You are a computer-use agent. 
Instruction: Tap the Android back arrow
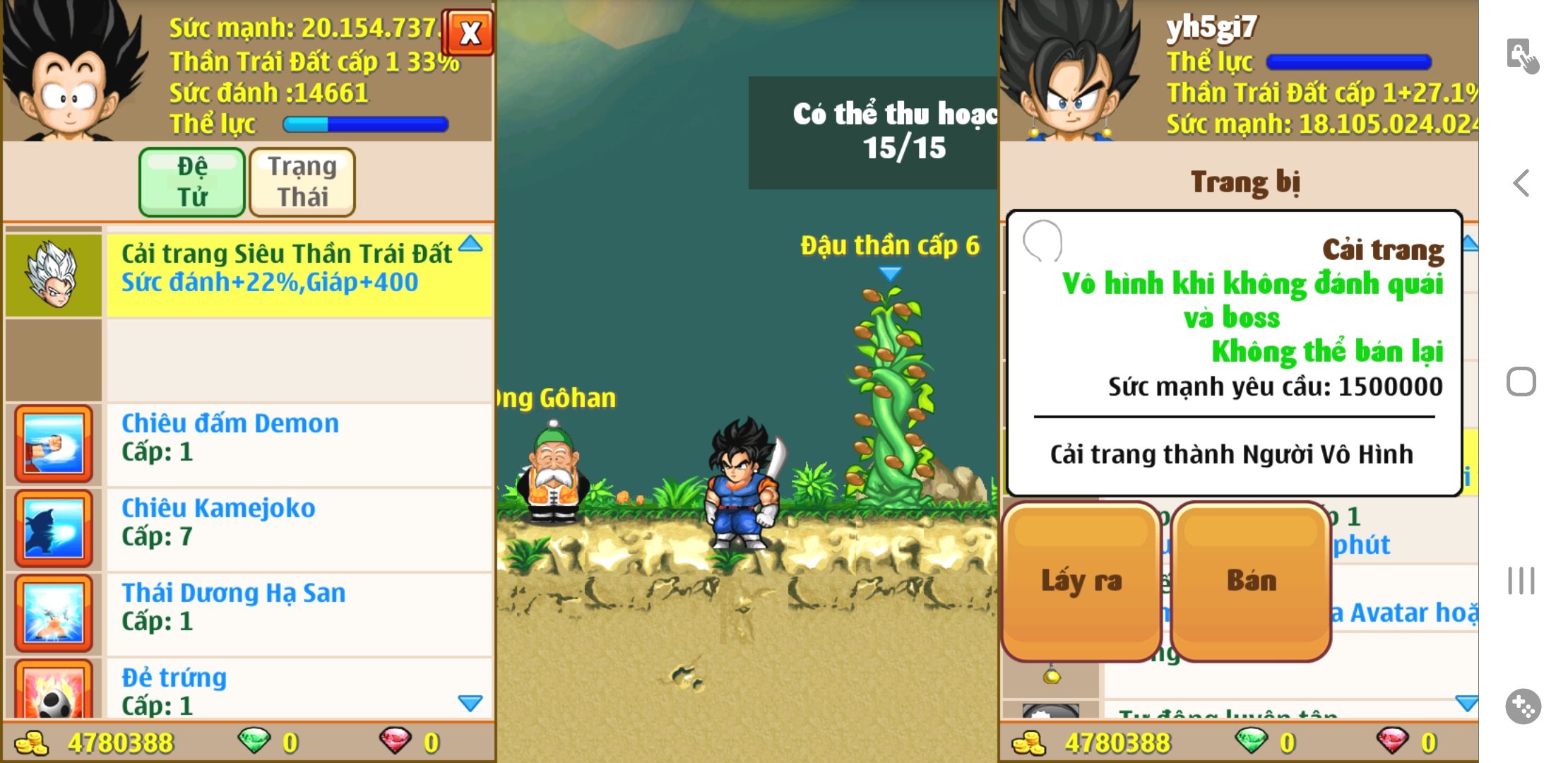1521,184
